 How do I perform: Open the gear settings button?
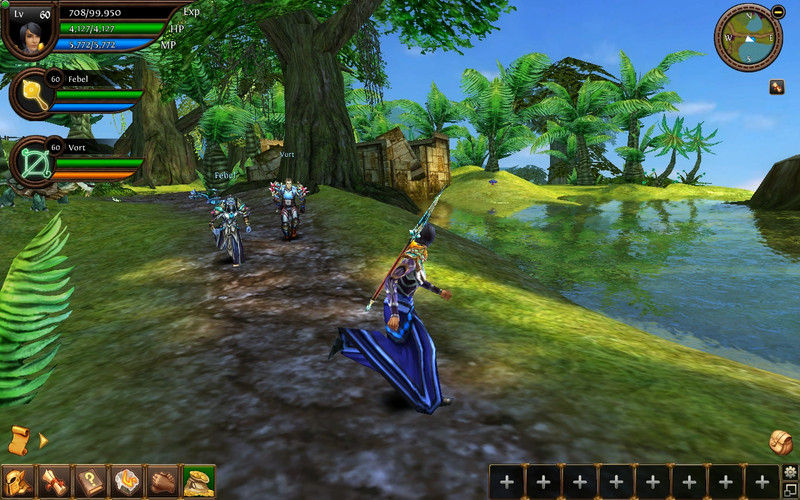point(790,471)
